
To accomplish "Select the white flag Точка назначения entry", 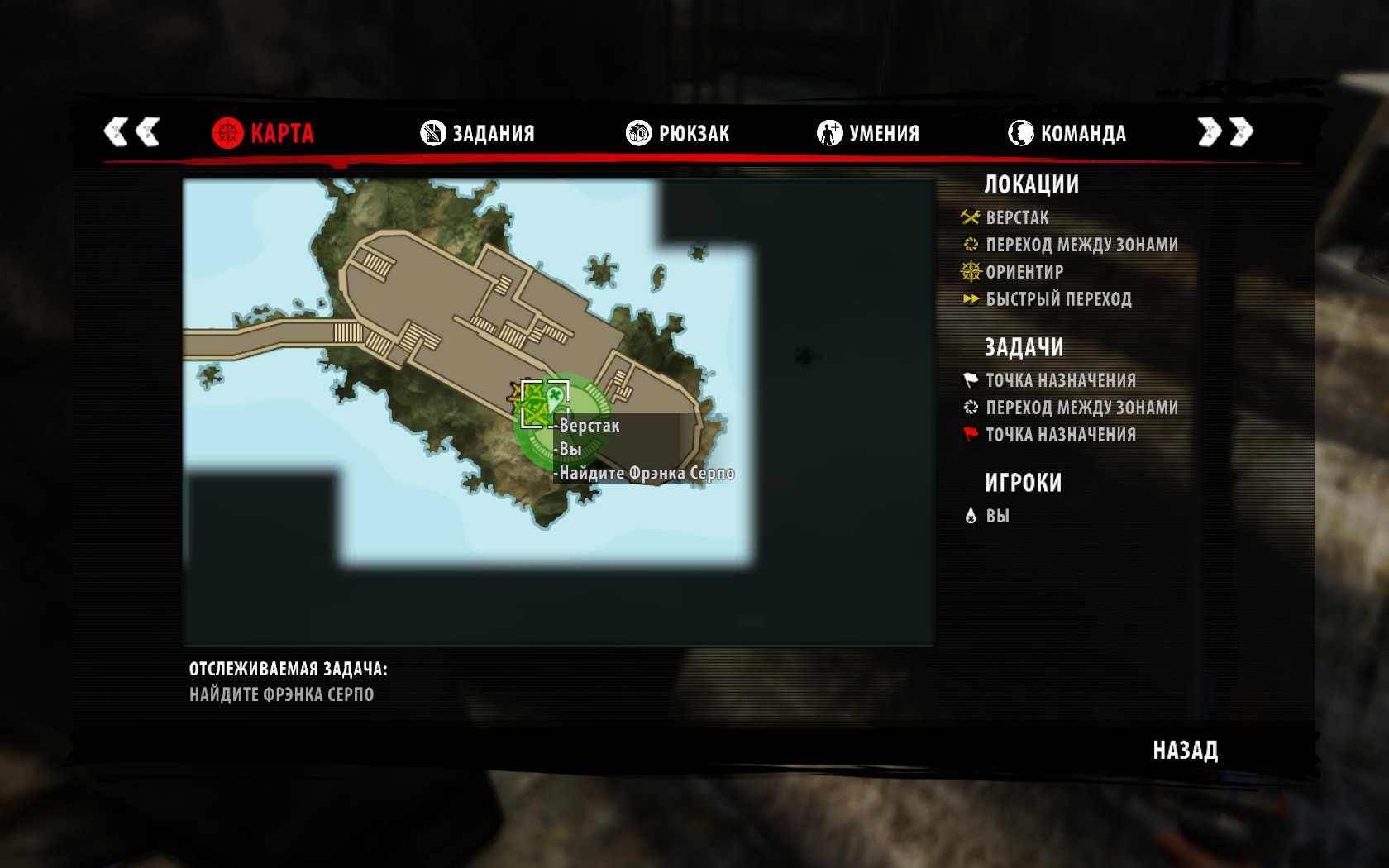I will click(x=1060, y=380).
